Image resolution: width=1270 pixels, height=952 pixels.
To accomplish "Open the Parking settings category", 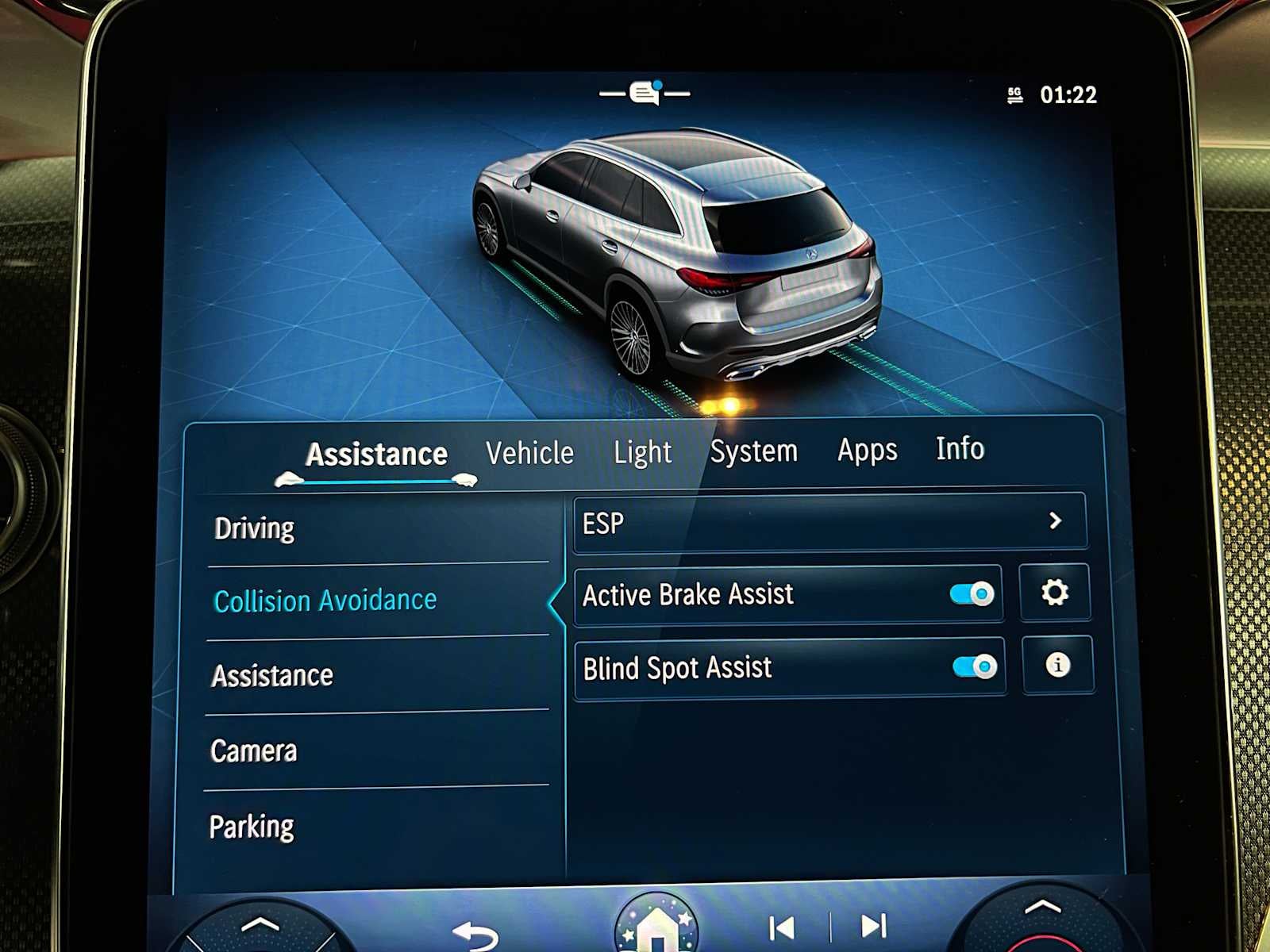I will point(254,826).
